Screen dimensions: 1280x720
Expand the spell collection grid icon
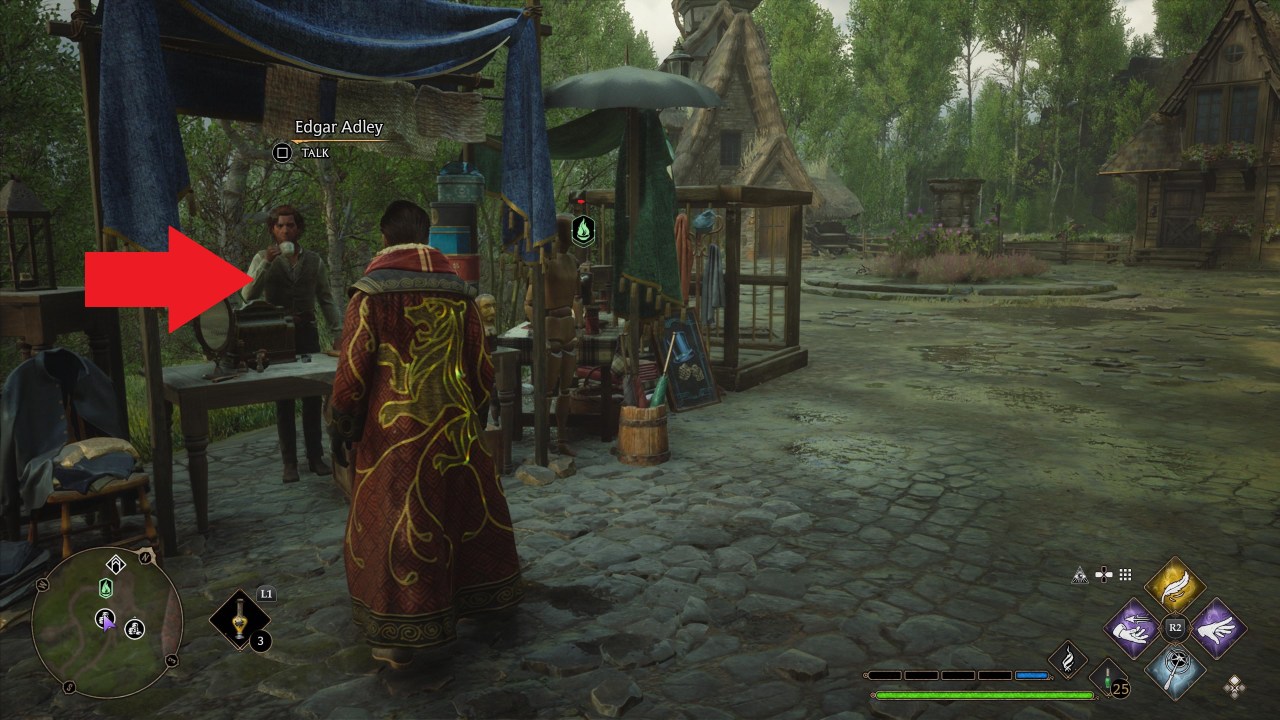click(x=1124, y=574)
